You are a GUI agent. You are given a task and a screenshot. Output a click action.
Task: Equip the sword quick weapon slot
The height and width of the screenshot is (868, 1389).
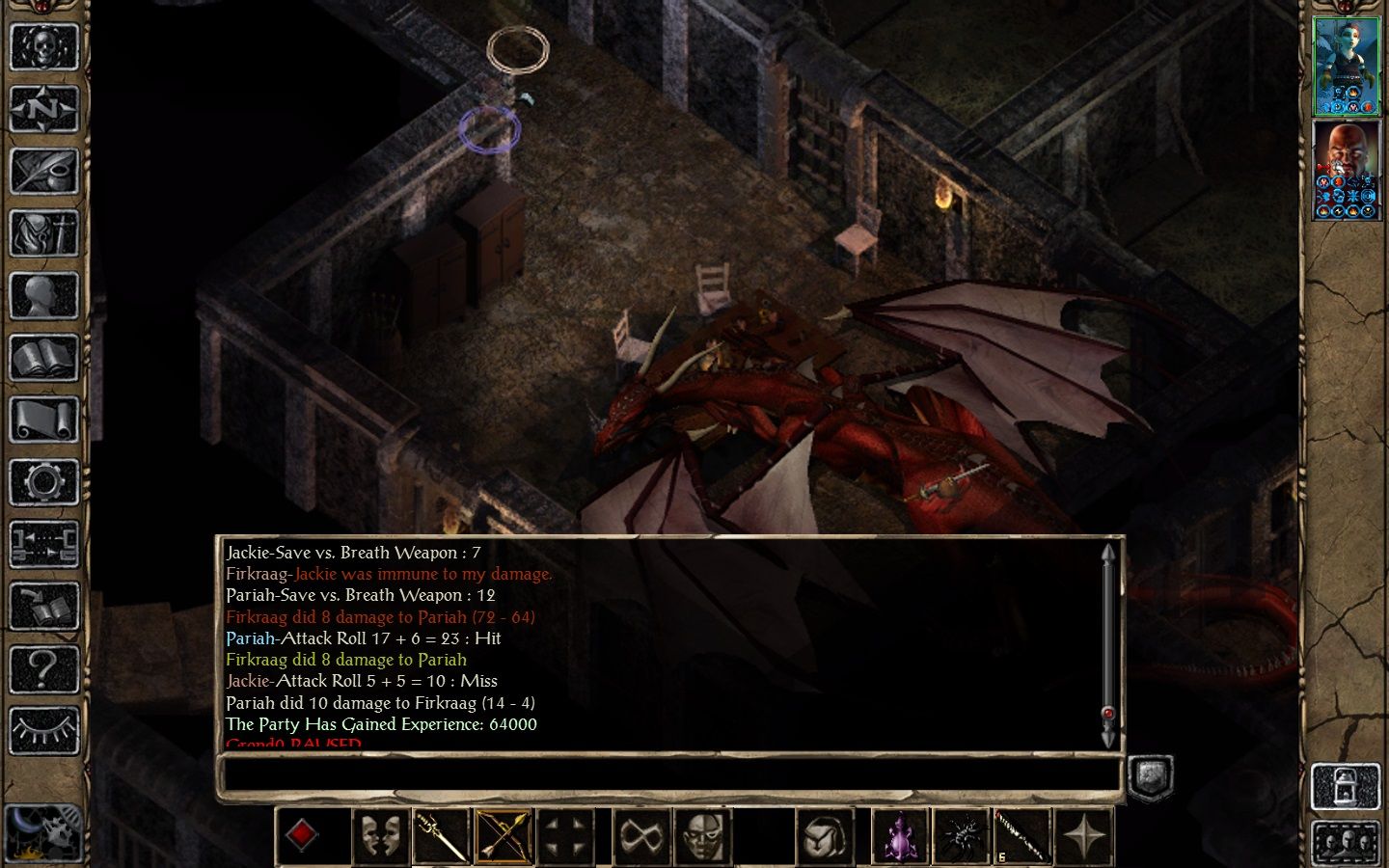[x=442, y=836]
